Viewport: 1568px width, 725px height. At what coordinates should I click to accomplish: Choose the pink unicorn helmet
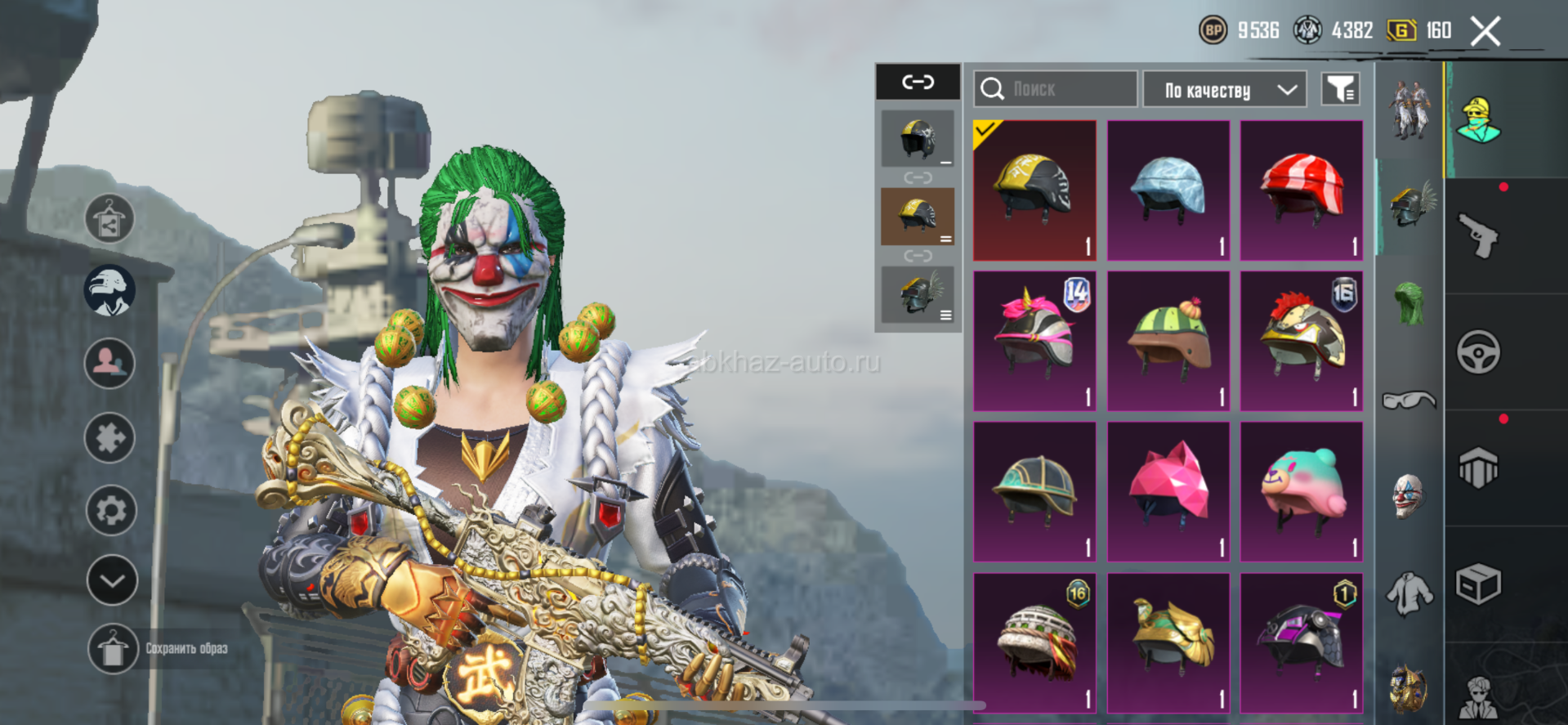1034,341
